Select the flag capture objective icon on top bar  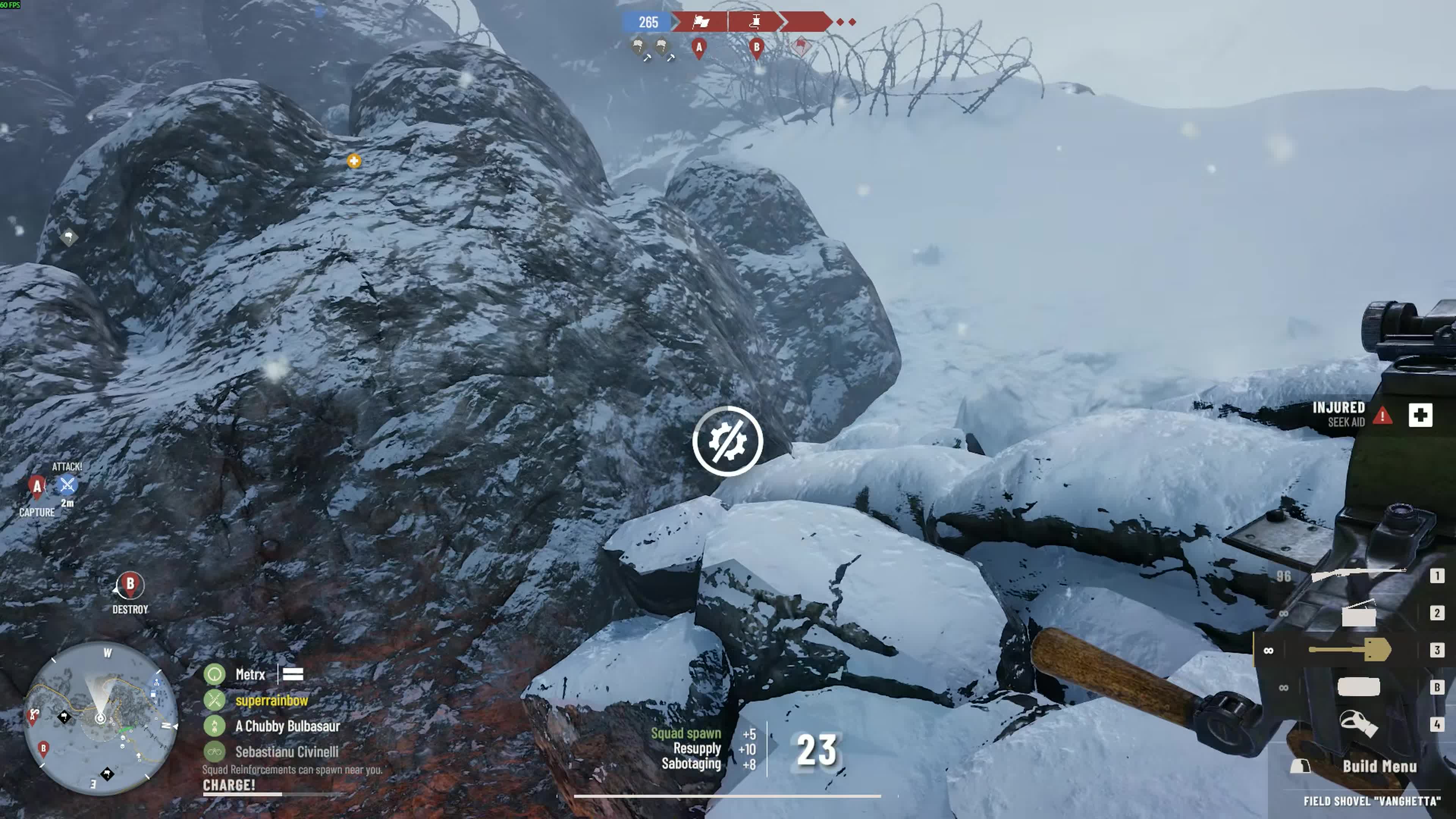[x=701, y=22]
